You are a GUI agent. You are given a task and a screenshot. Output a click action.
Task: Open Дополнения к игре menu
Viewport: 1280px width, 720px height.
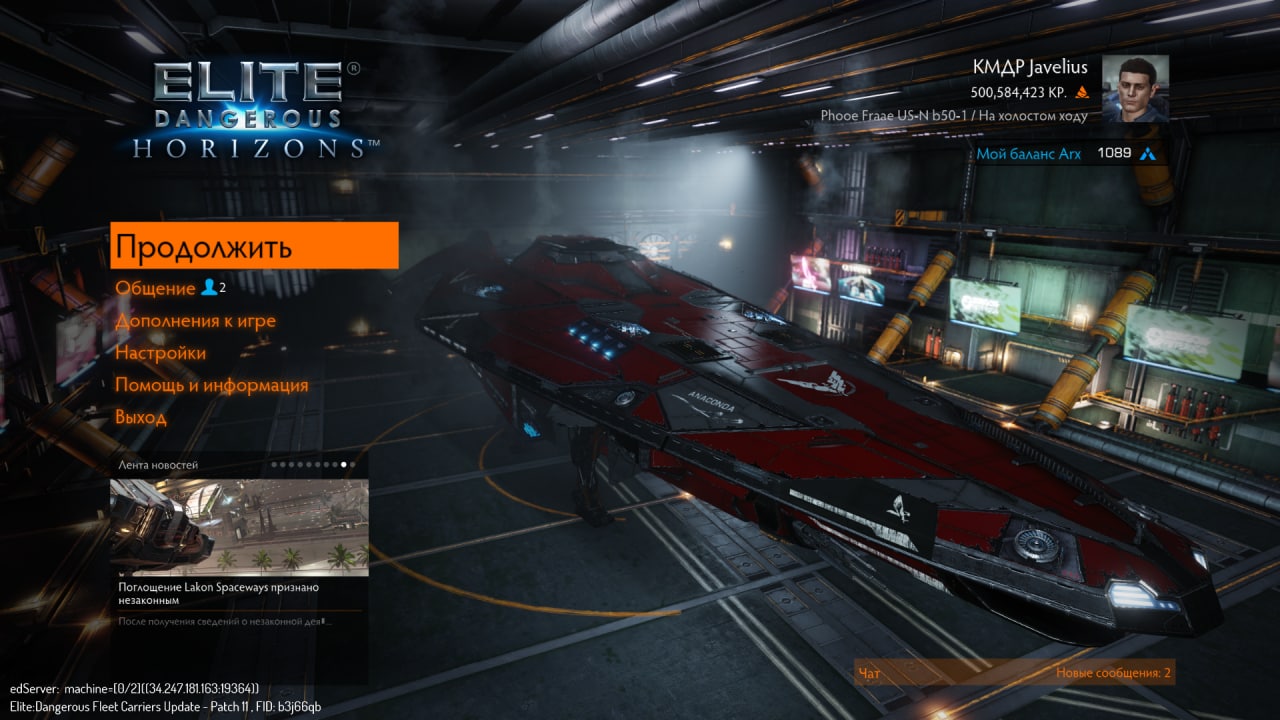click(195, 321)
